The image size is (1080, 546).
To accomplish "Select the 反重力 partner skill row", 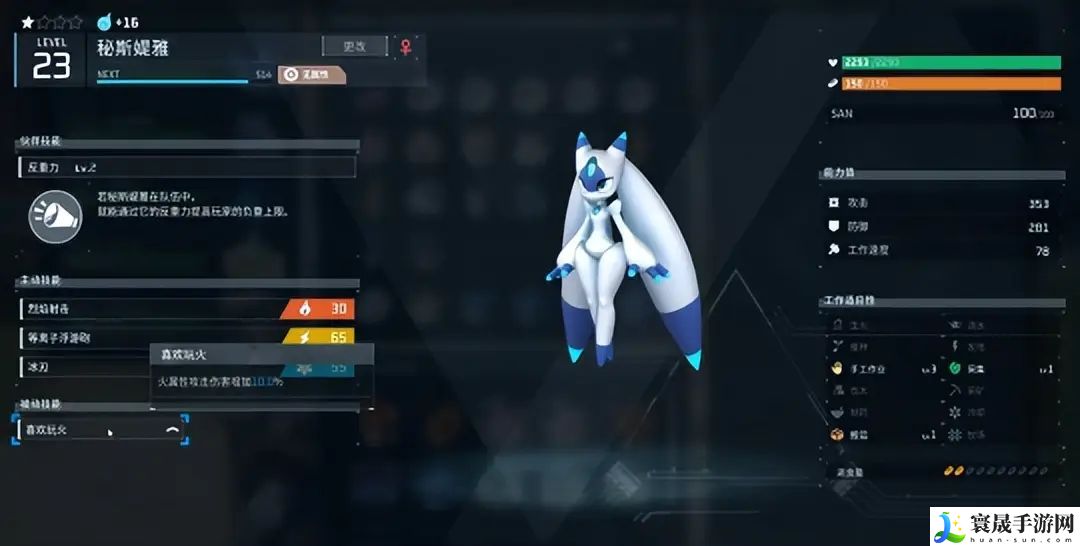I will point(187,168).
